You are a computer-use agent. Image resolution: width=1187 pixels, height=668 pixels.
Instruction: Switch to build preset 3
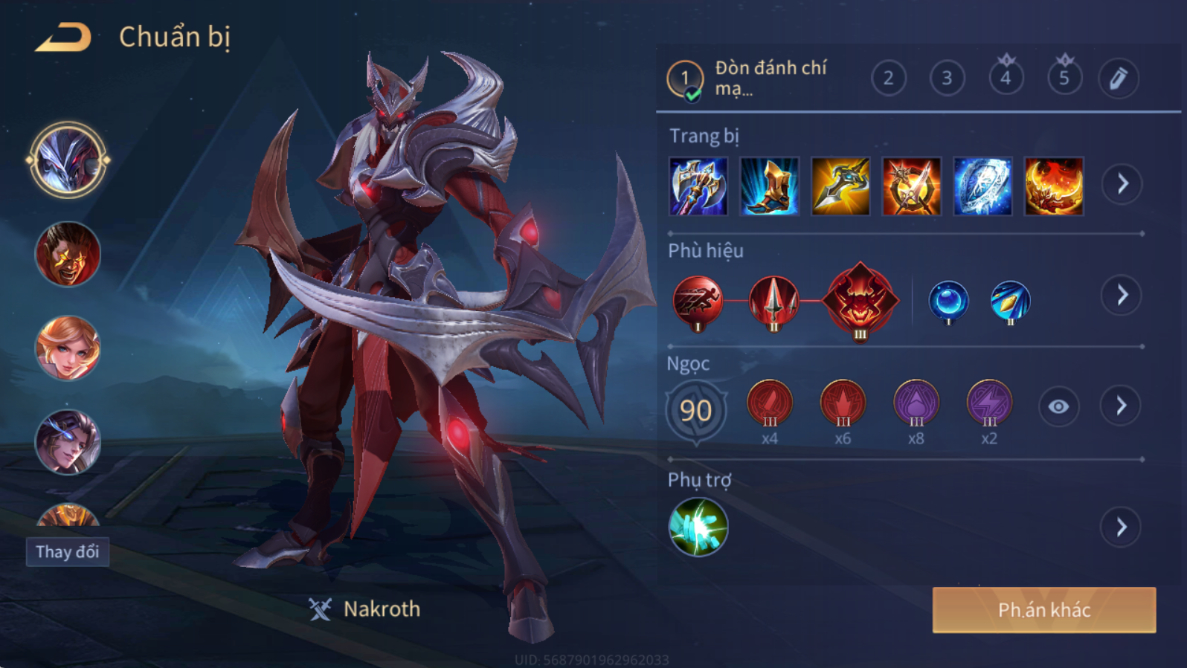947,78
